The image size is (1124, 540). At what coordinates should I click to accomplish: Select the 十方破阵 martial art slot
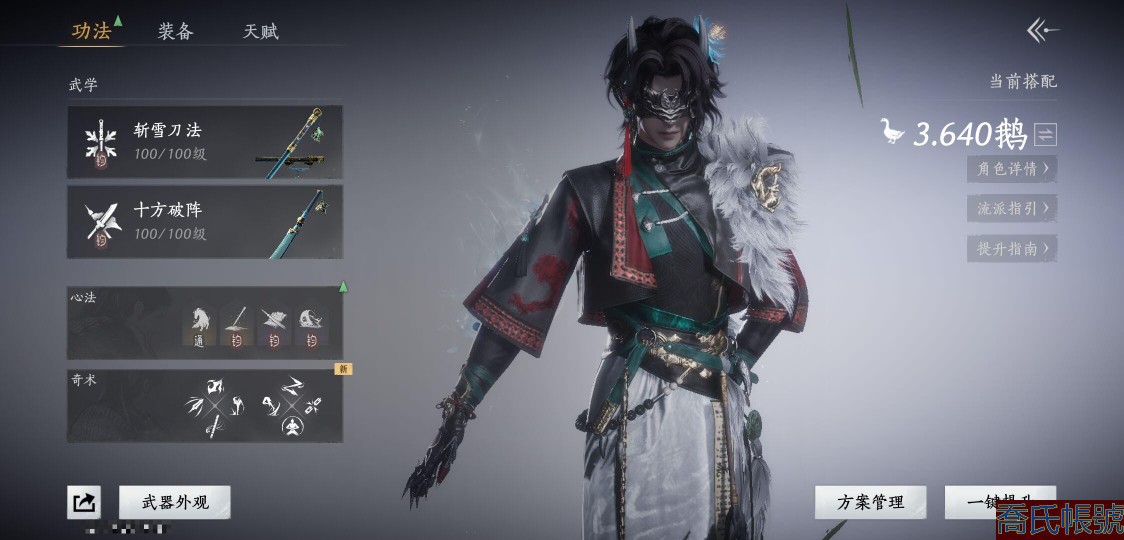pos(205,222)
